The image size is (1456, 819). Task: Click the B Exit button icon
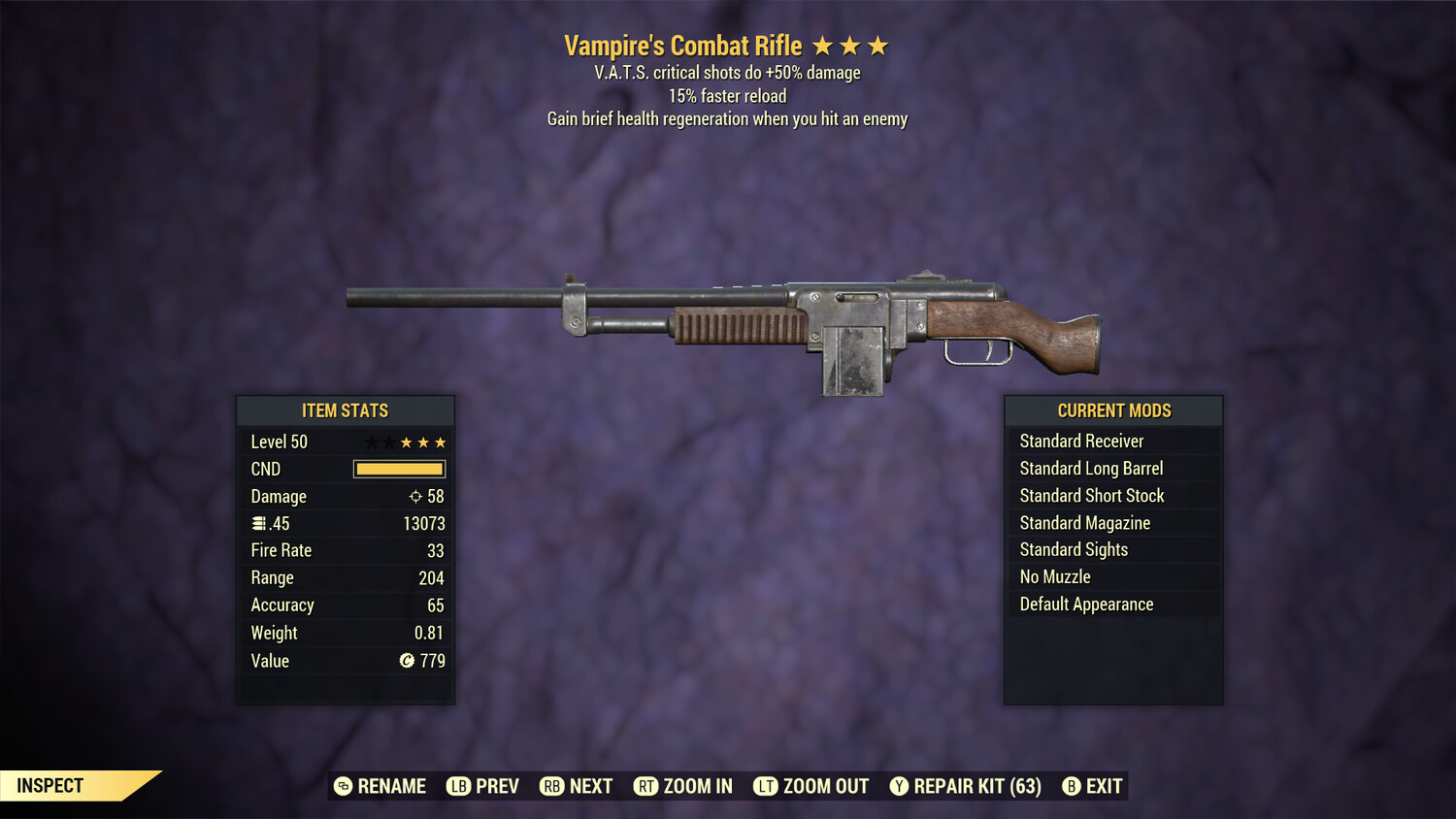tap(1072, 786)
